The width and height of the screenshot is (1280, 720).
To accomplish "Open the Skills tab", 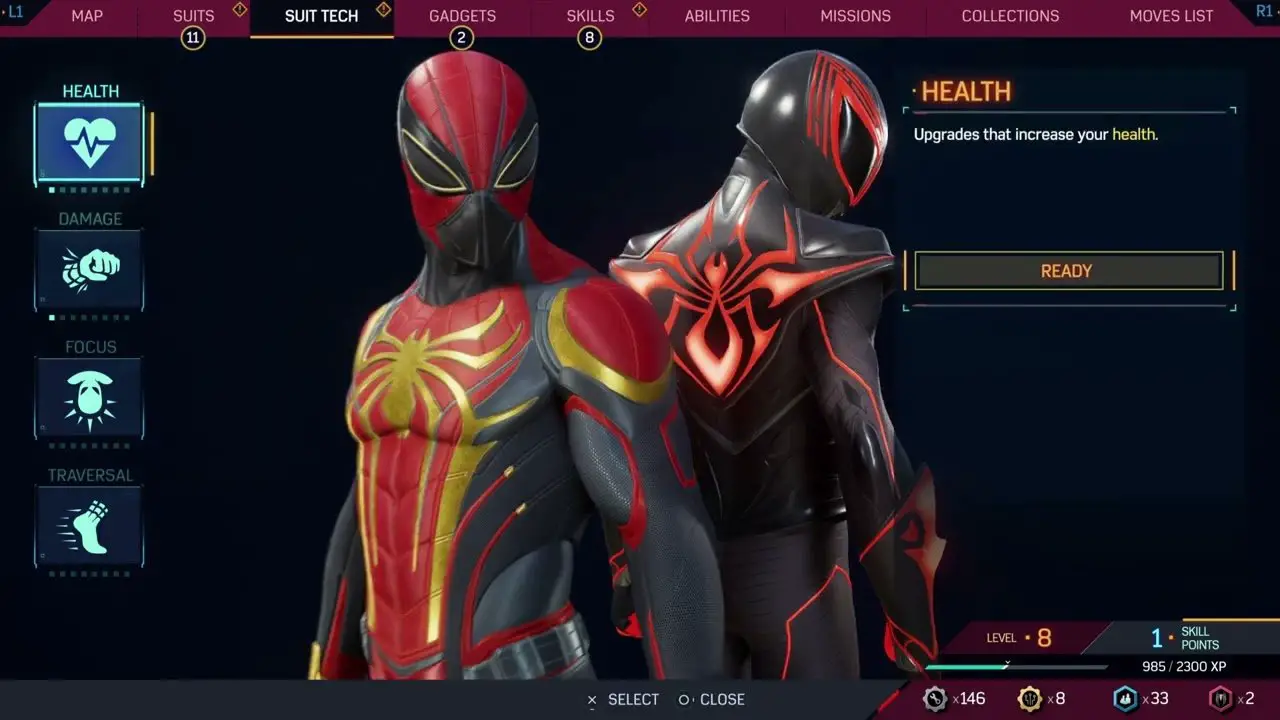I will pyautogui.click(x=590, y=16).
